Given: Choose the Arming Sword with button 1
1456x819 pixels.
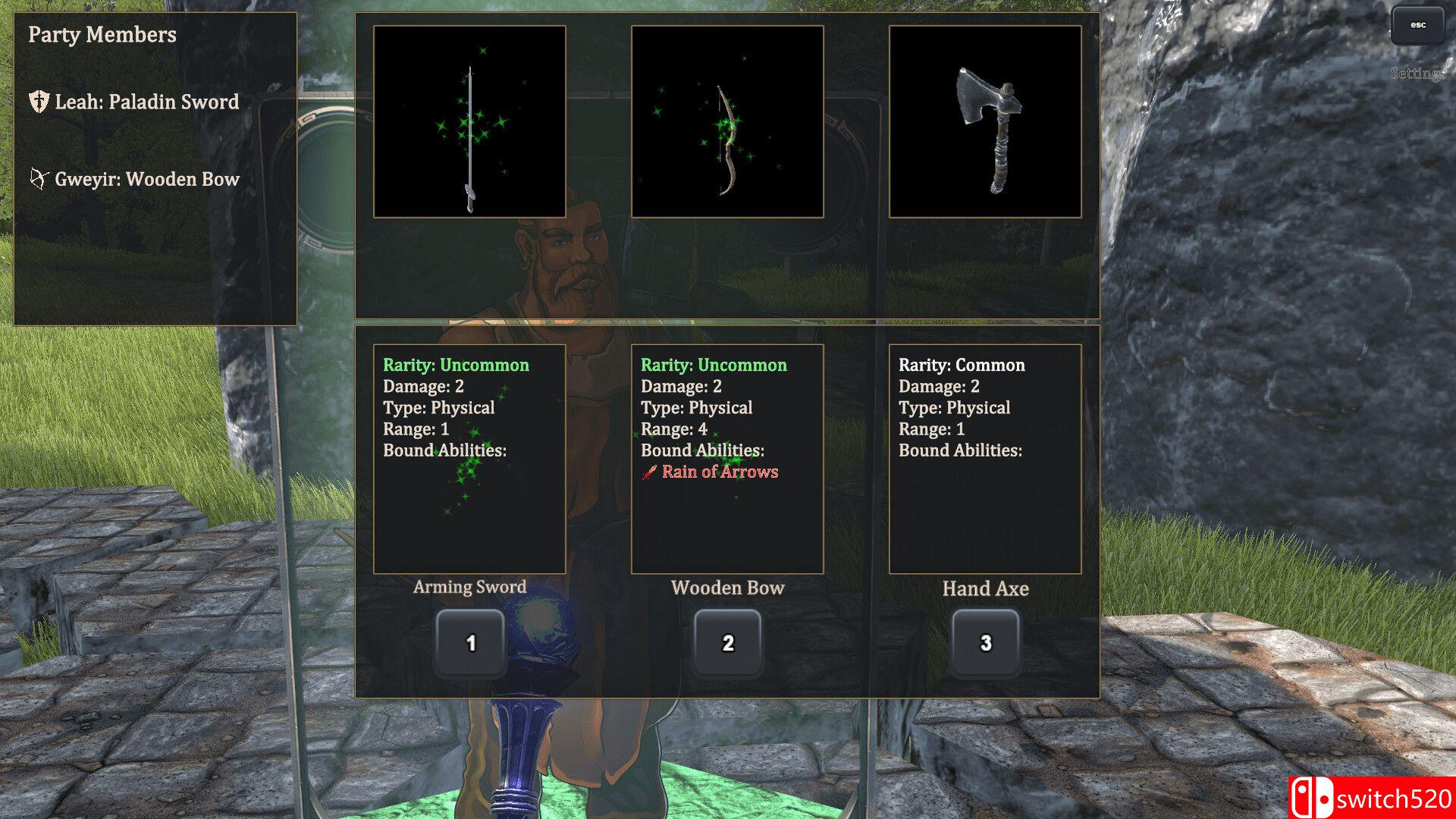Looking at the screenshot, I should [x=470, y=642].
